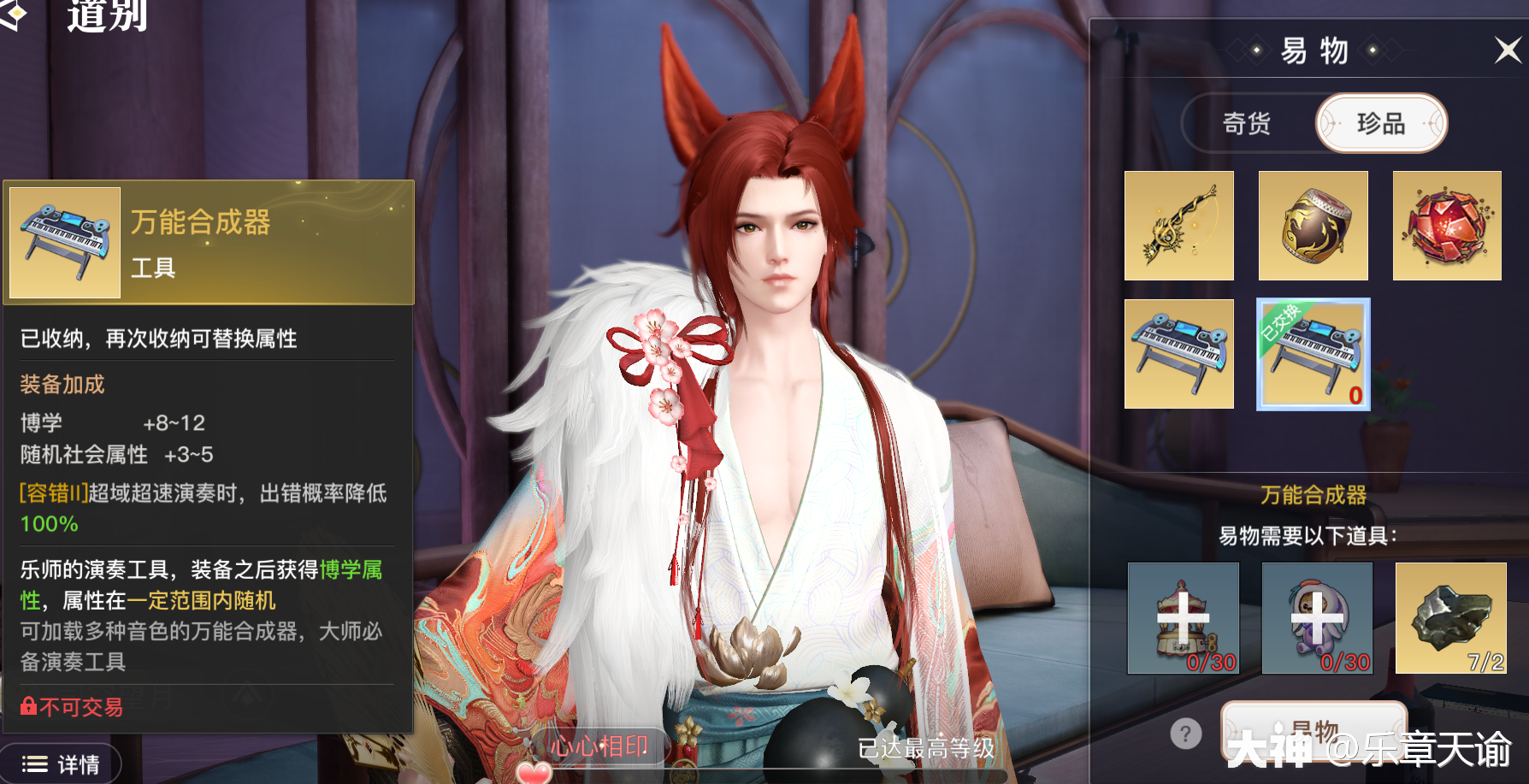1529x784 pixels.
Task: Select the synthesizer keyboard item in the grid
Action: [x=1179, y=354]
